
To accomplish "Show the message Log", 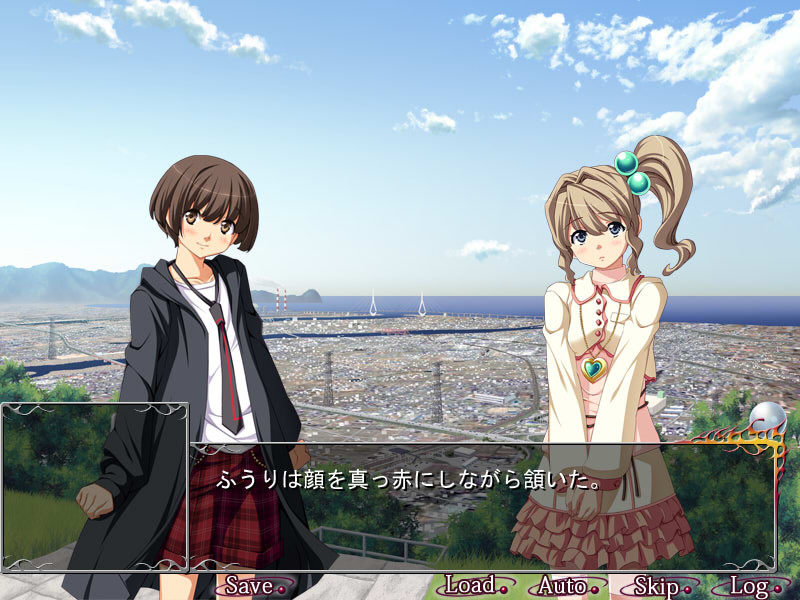I will coord(748,585).
